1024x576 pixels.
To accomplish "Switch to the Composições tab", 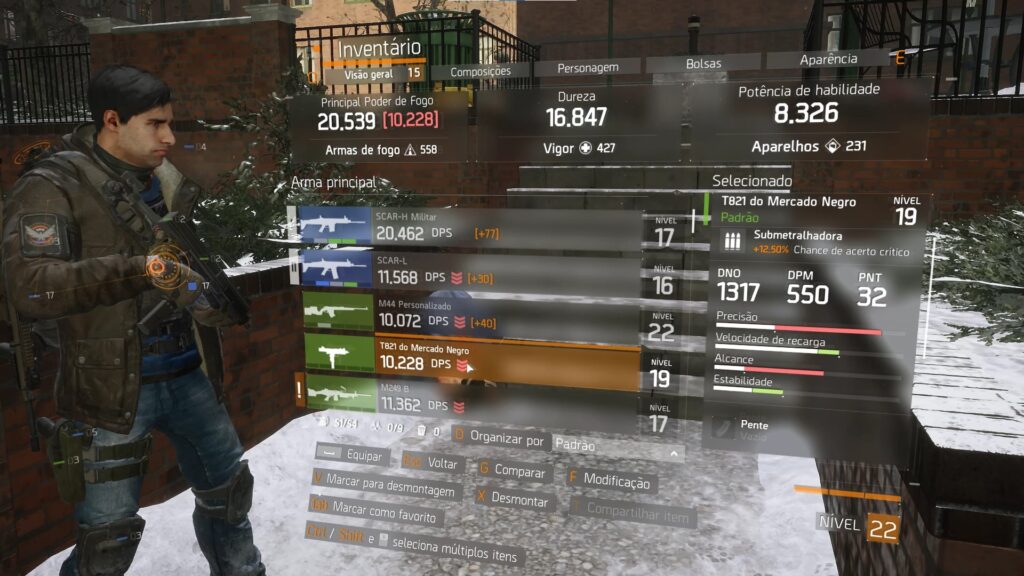I will 480,71.
